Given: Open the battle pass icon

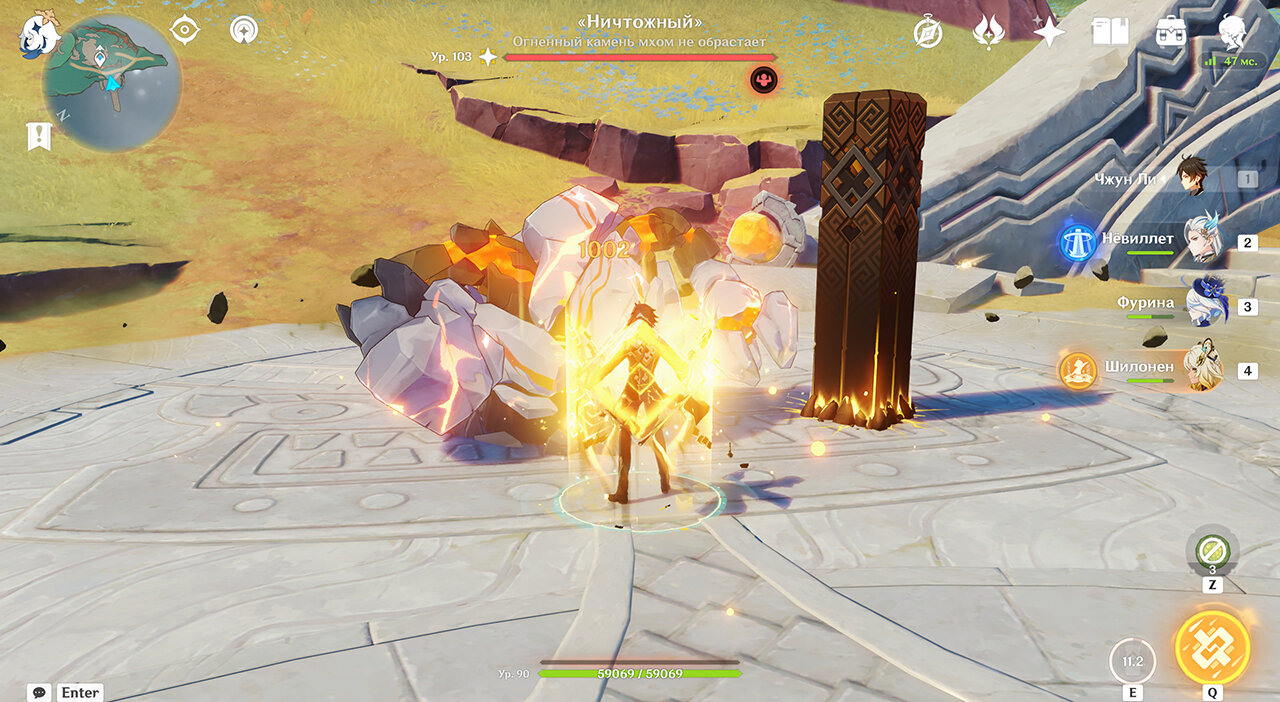Looking at the screenshot, I should tap(989, 32).
